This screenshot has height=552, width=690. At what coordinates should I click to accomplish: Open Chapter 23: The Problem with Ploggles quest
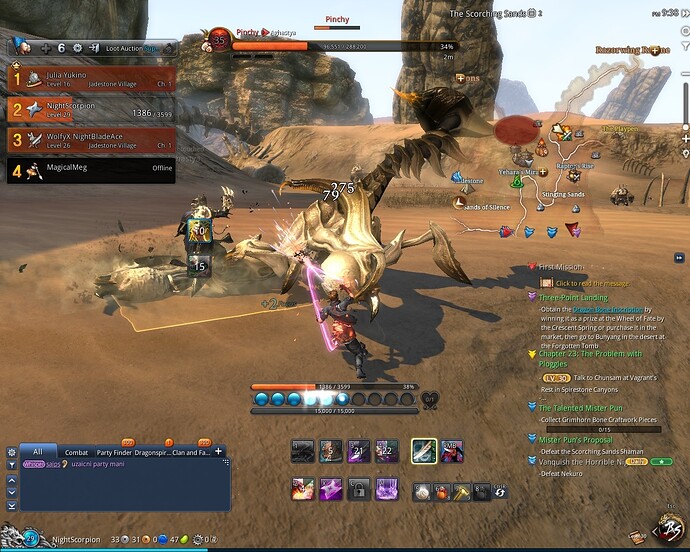(590, 354)
